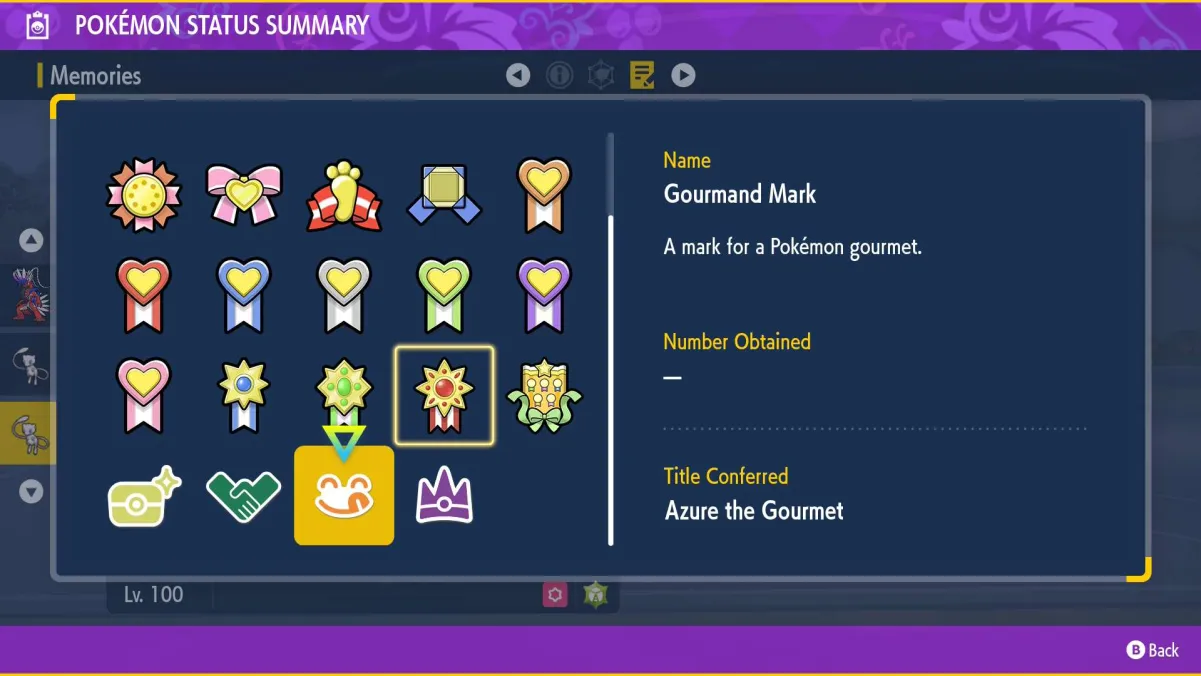Pick the blue heart ribbon
The image size is (1201, 676).
coord(244,295)
